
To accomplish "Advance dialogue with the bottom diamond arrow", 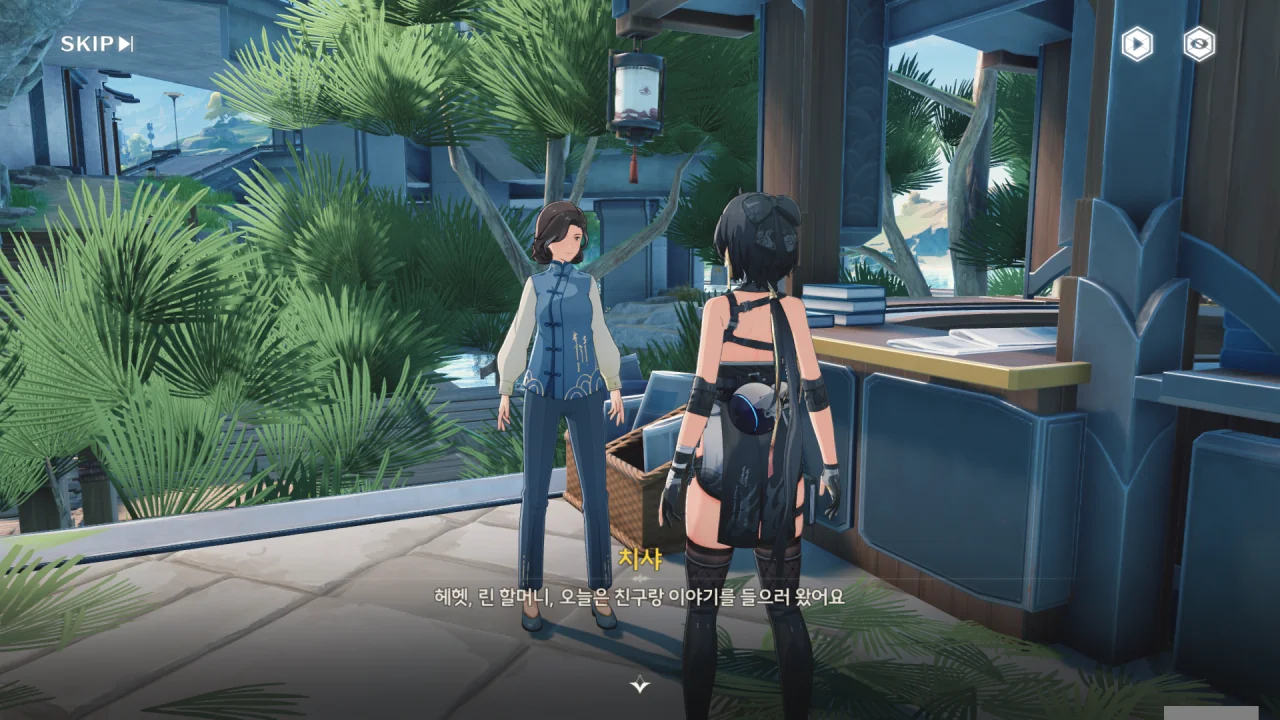I will pyautogui.click(x=640, y=685).
